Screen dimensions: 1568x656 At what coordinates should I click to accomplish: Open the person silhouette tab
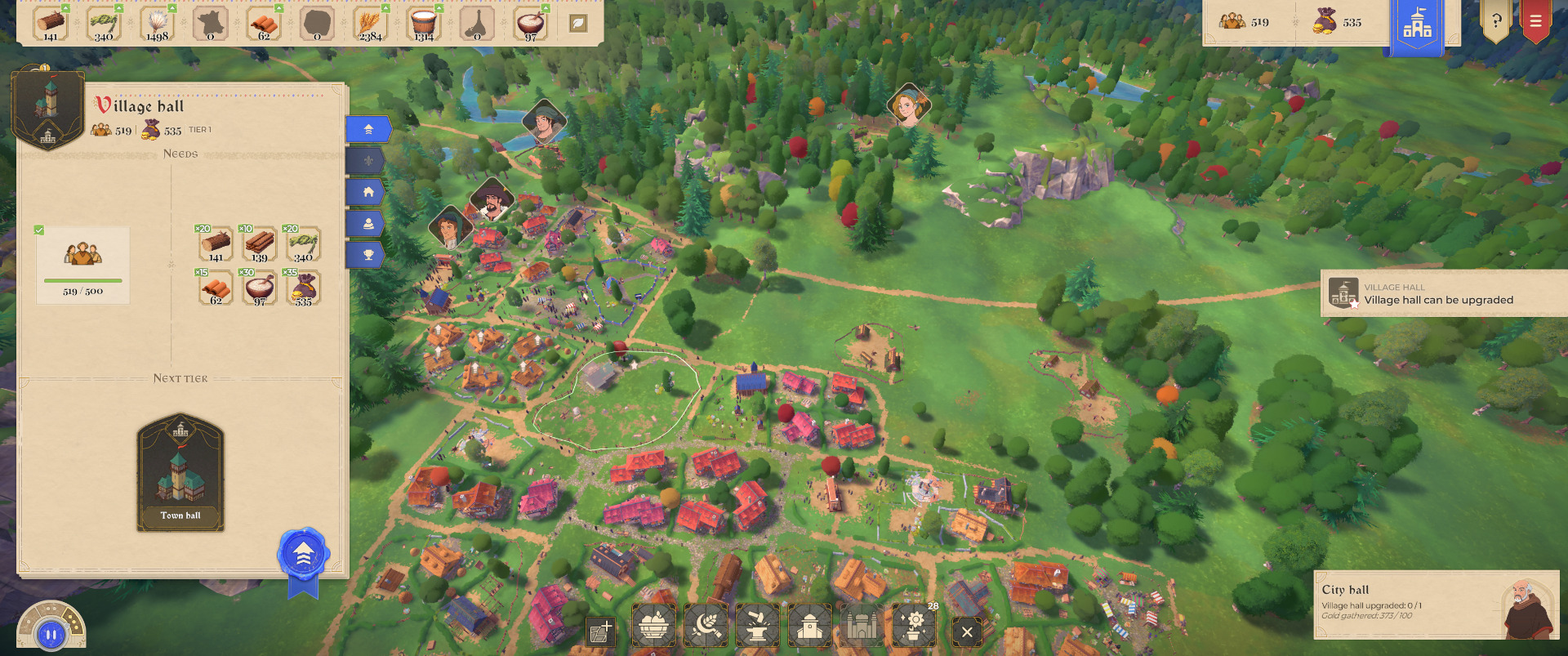(x=368, y=224)
